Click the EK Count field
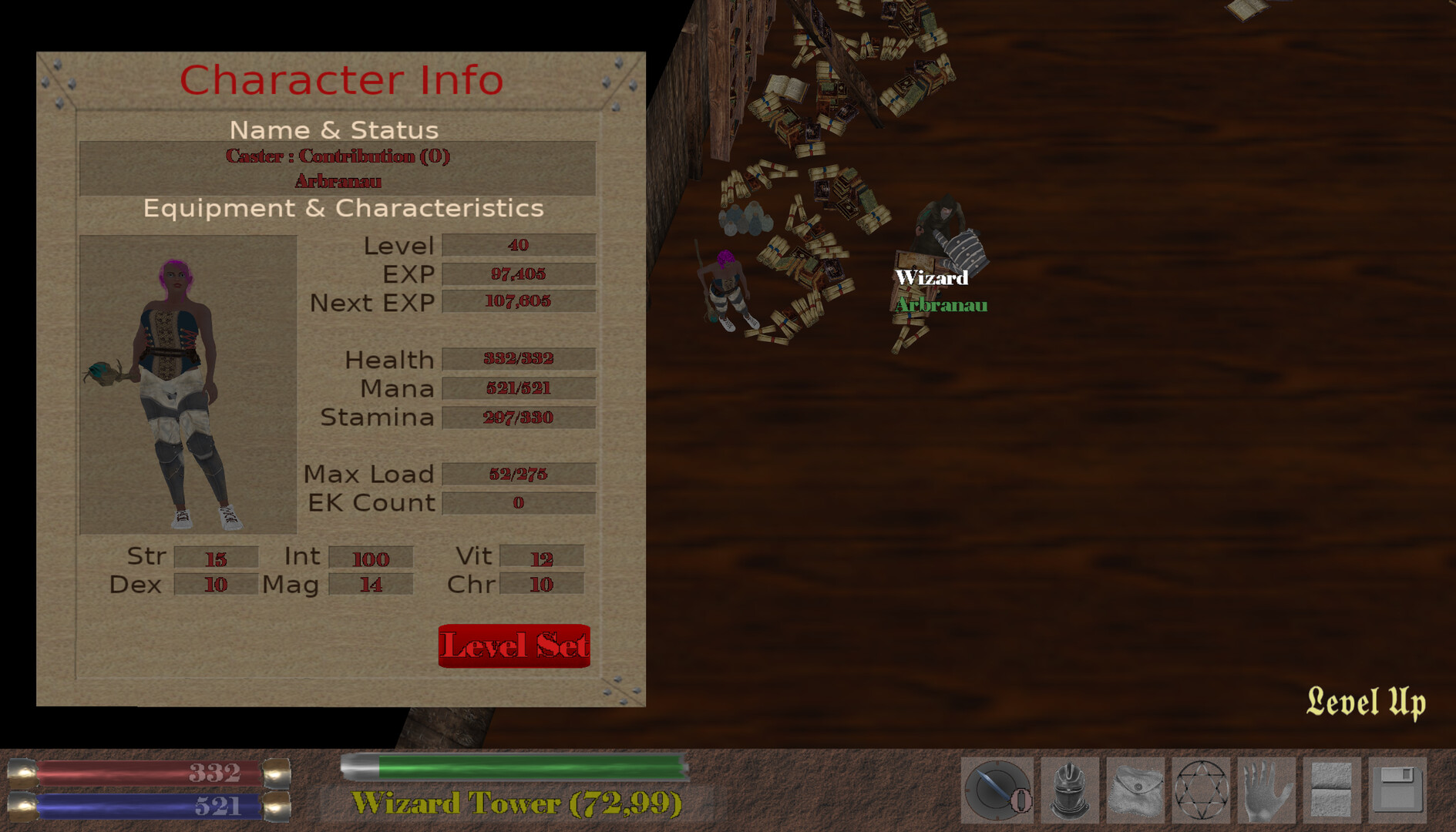Screen dimensions: 1456x832 [519, 502]
